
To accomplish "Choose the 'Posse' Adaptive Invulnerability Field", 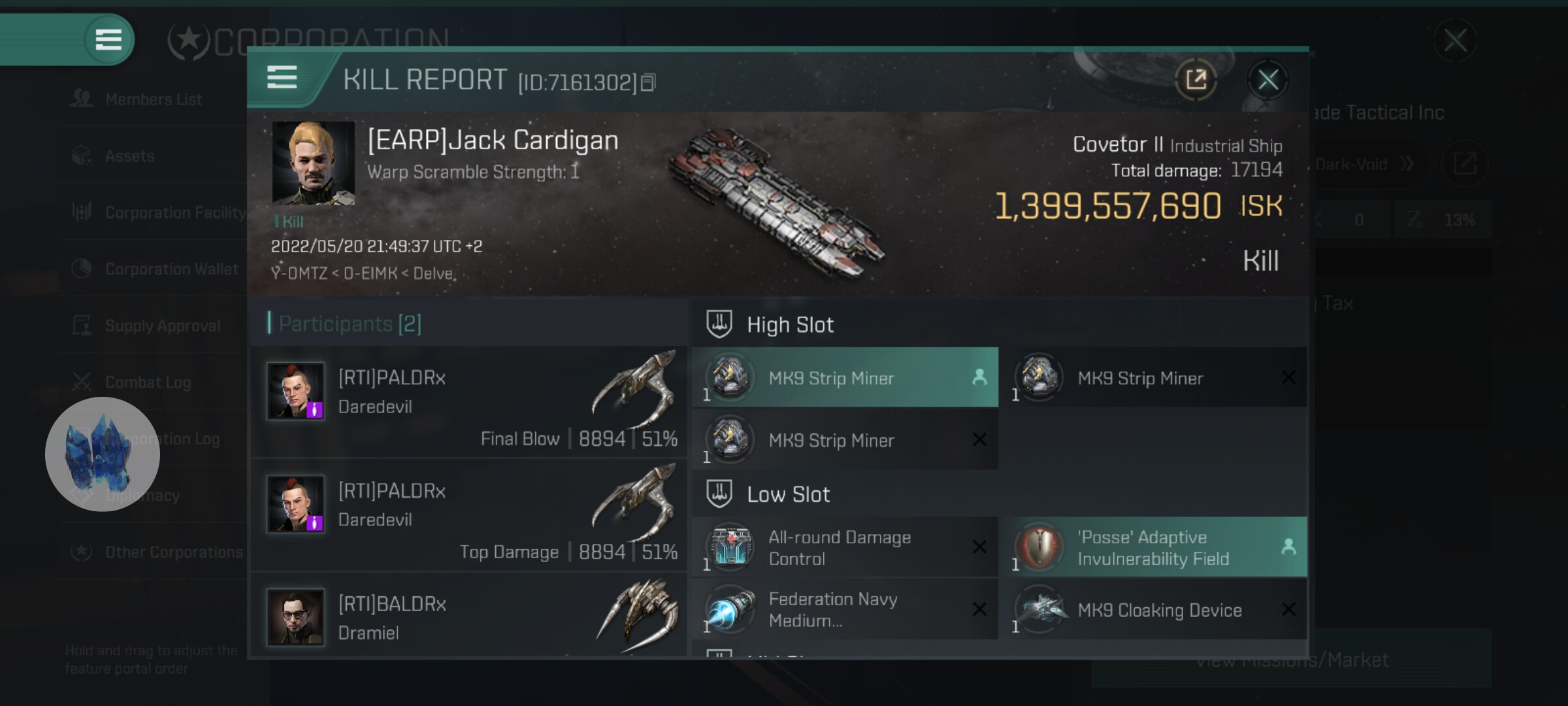I will tap(1154, 548).
